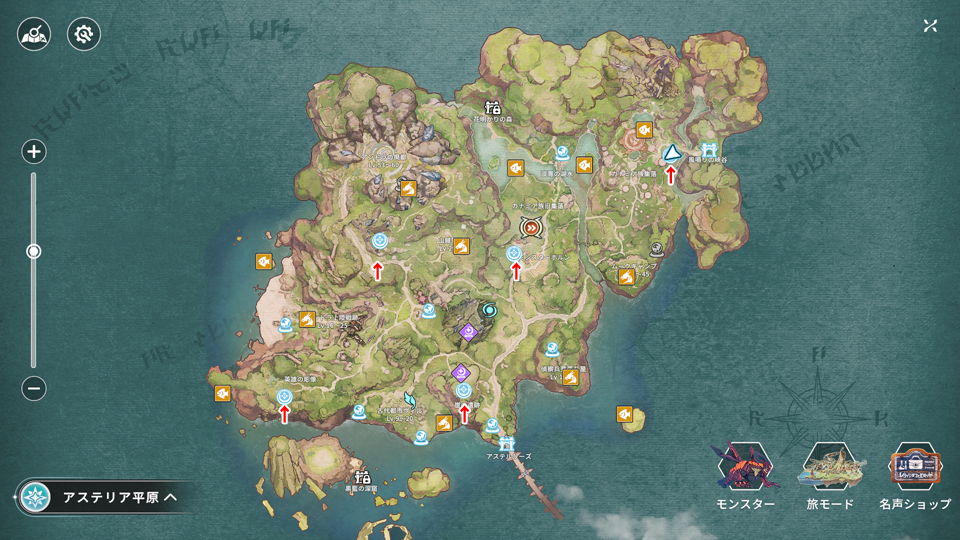Viewport: 960px width, 540px height.
Task: Open the map search magnifier button
Action: (34, 35)
